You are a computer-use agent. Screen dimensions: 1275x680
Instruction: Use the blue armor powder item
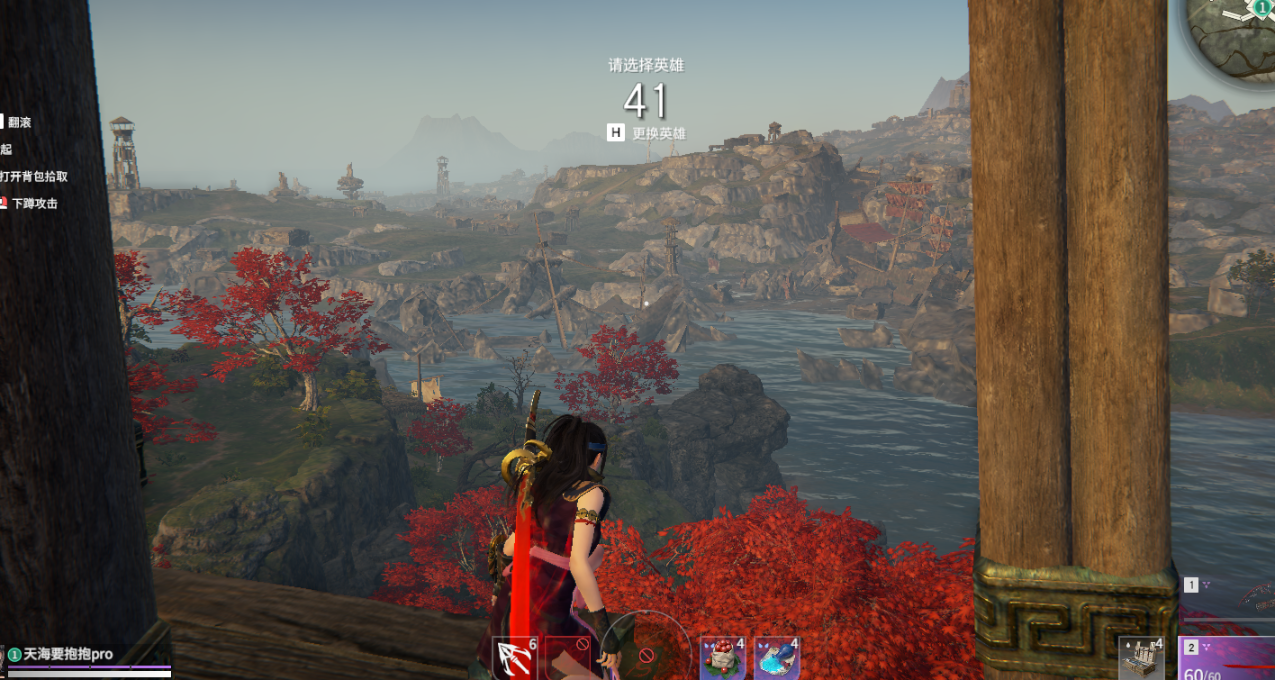[776, 658]
